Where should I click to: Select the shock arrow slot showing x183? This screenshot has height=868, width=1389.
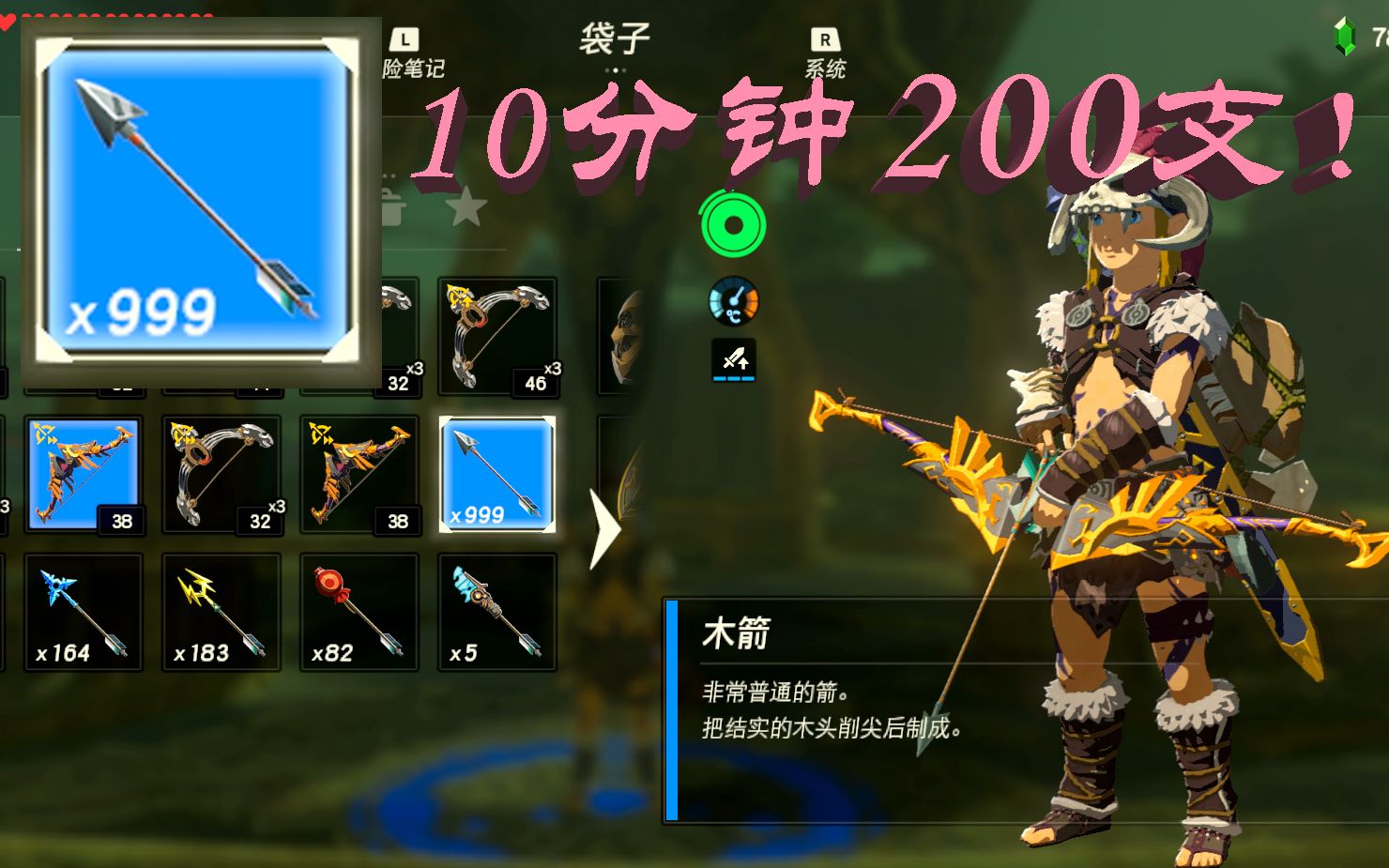click(222, 613)
